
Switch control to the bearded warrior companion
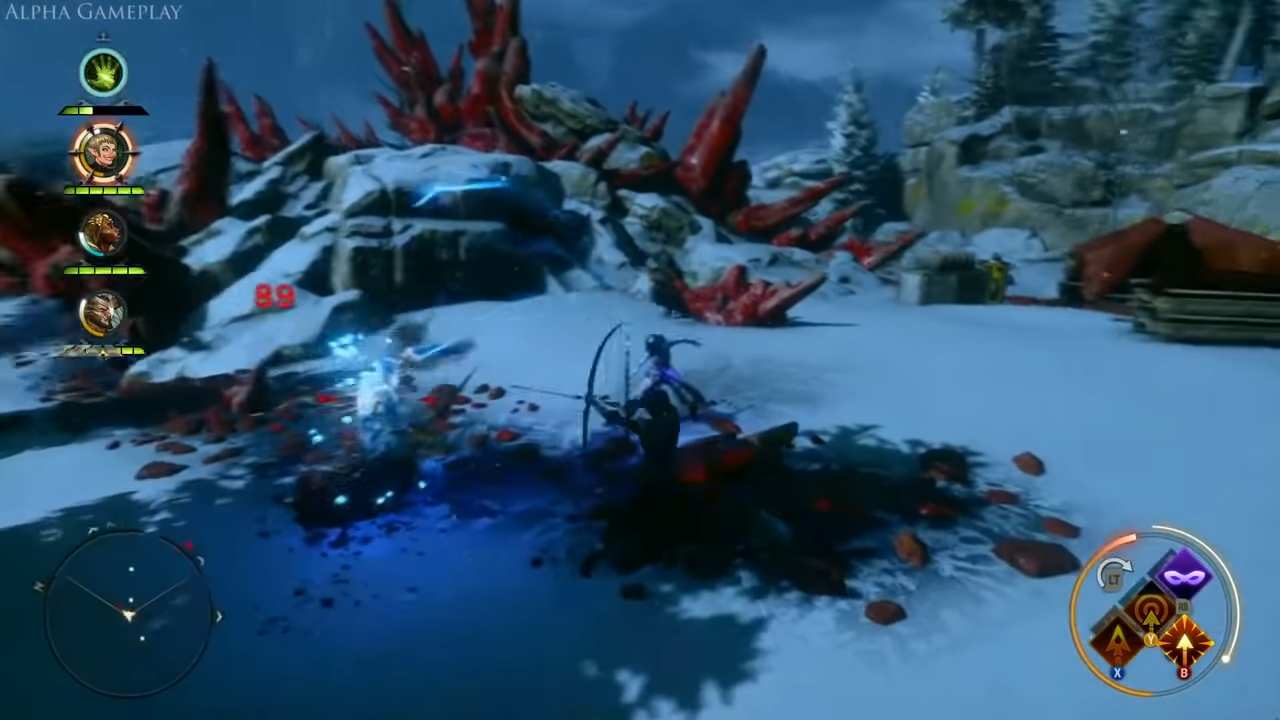(x=104, y=313)
